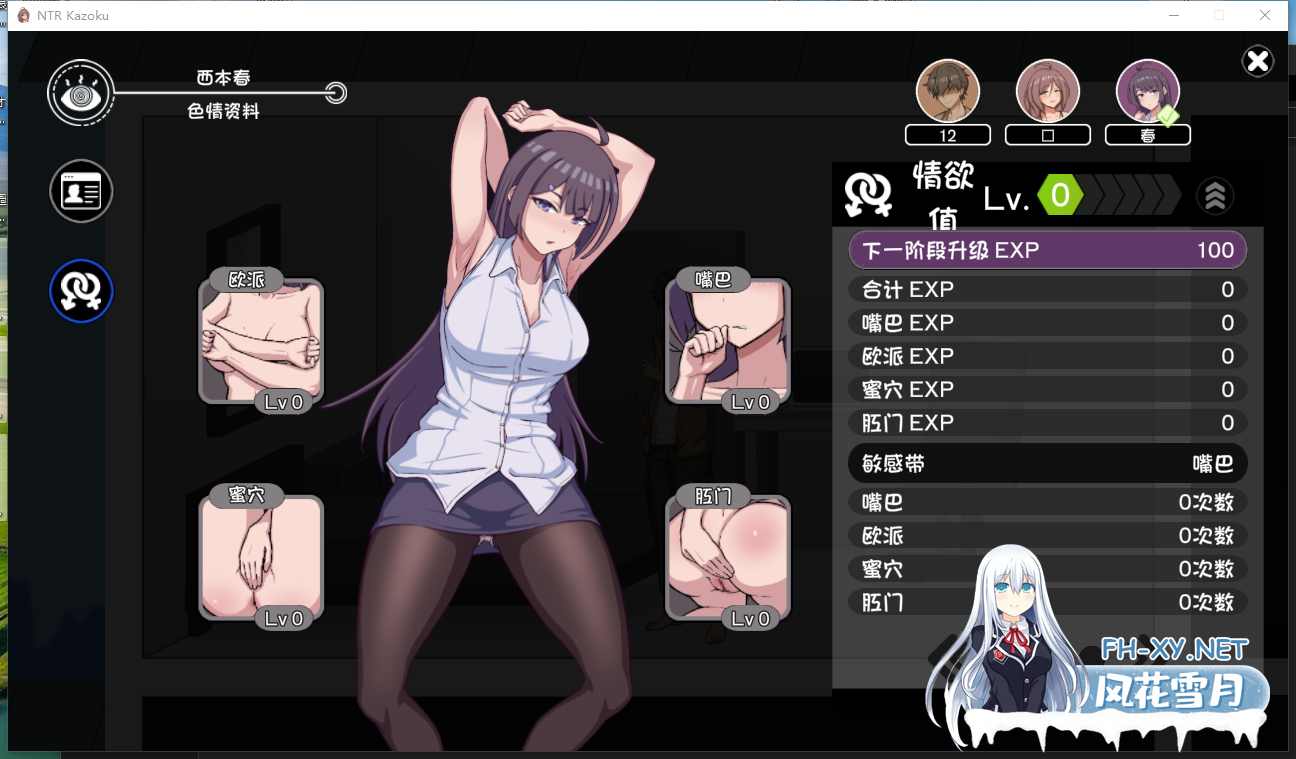Minimize the game window
The height and width of the screenshot is (759, 1296).
point(1173,15)
